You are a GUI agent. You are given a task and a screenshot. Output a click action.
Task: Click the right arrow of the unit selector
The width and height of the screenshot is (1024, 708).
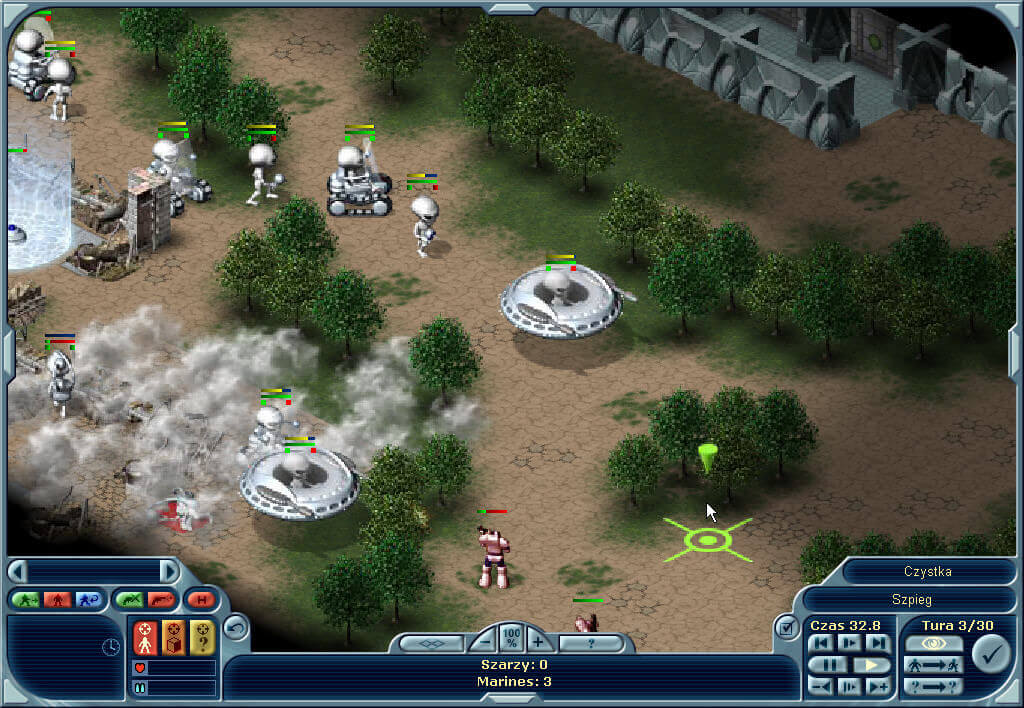[169, 571]
